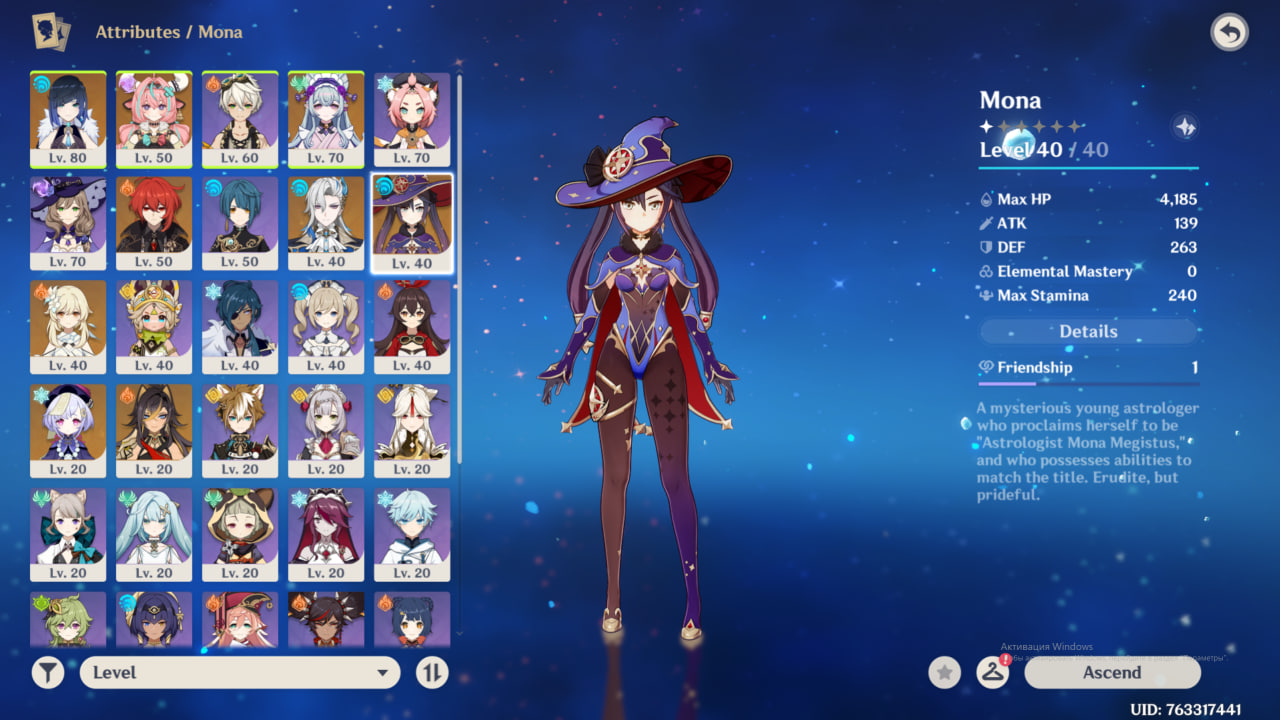Image resolution: width=1280 pixels, height=720 pixels.
Task: Choose Kaeya with the eyepatch
Action: pos(240,327)
